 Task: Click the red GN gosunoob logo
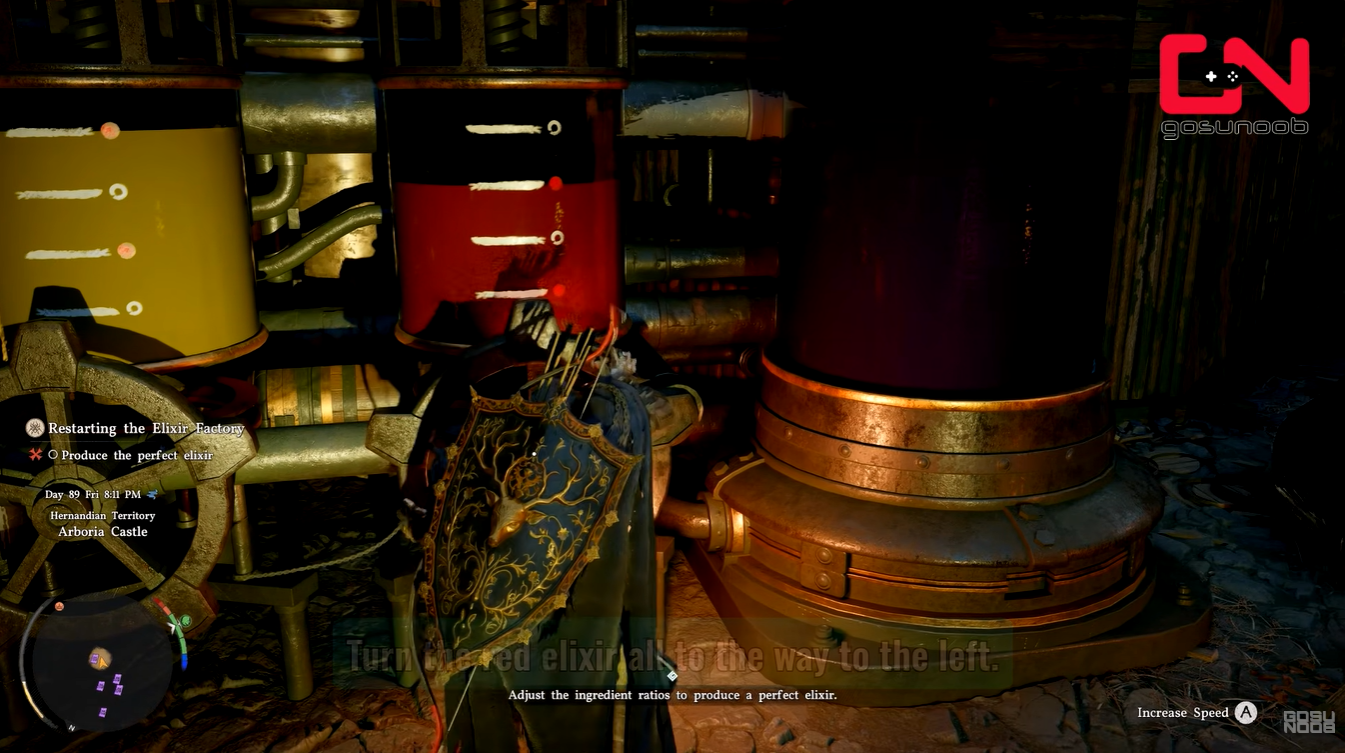click(1234, 75)
